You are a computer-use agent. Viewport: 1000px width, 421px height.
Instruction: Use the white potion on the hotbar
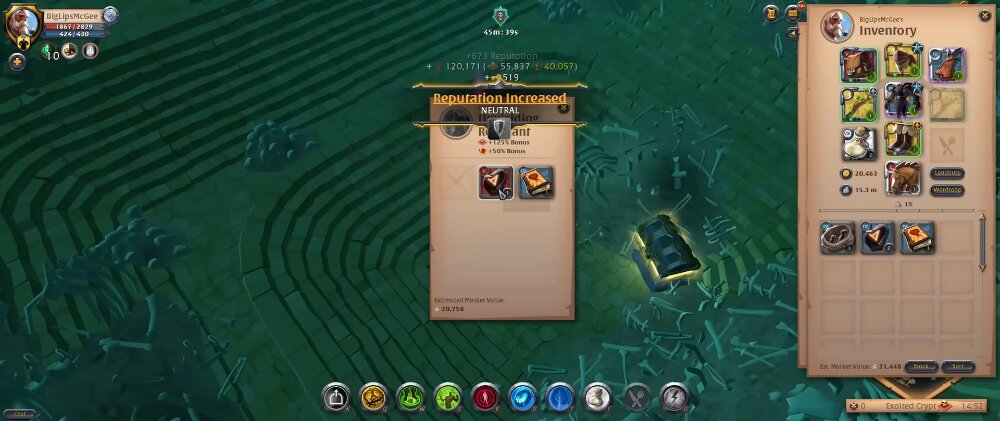click(x=597, y=398)
